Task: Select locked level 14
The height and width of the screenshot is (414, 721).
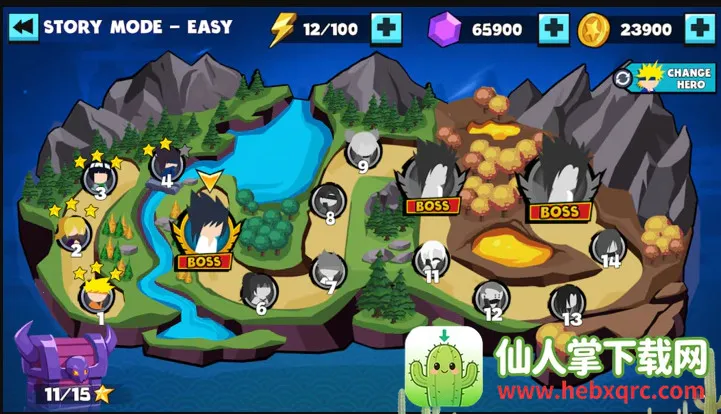Action: [608, 245]
